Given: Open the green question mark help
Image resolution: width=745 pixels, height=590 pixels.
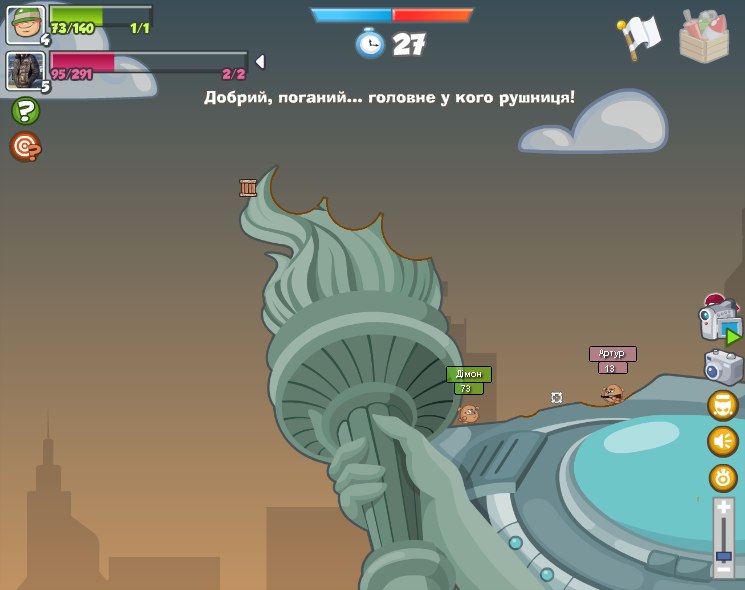Looking at the screenshot, I should click(x=25, y=111).
